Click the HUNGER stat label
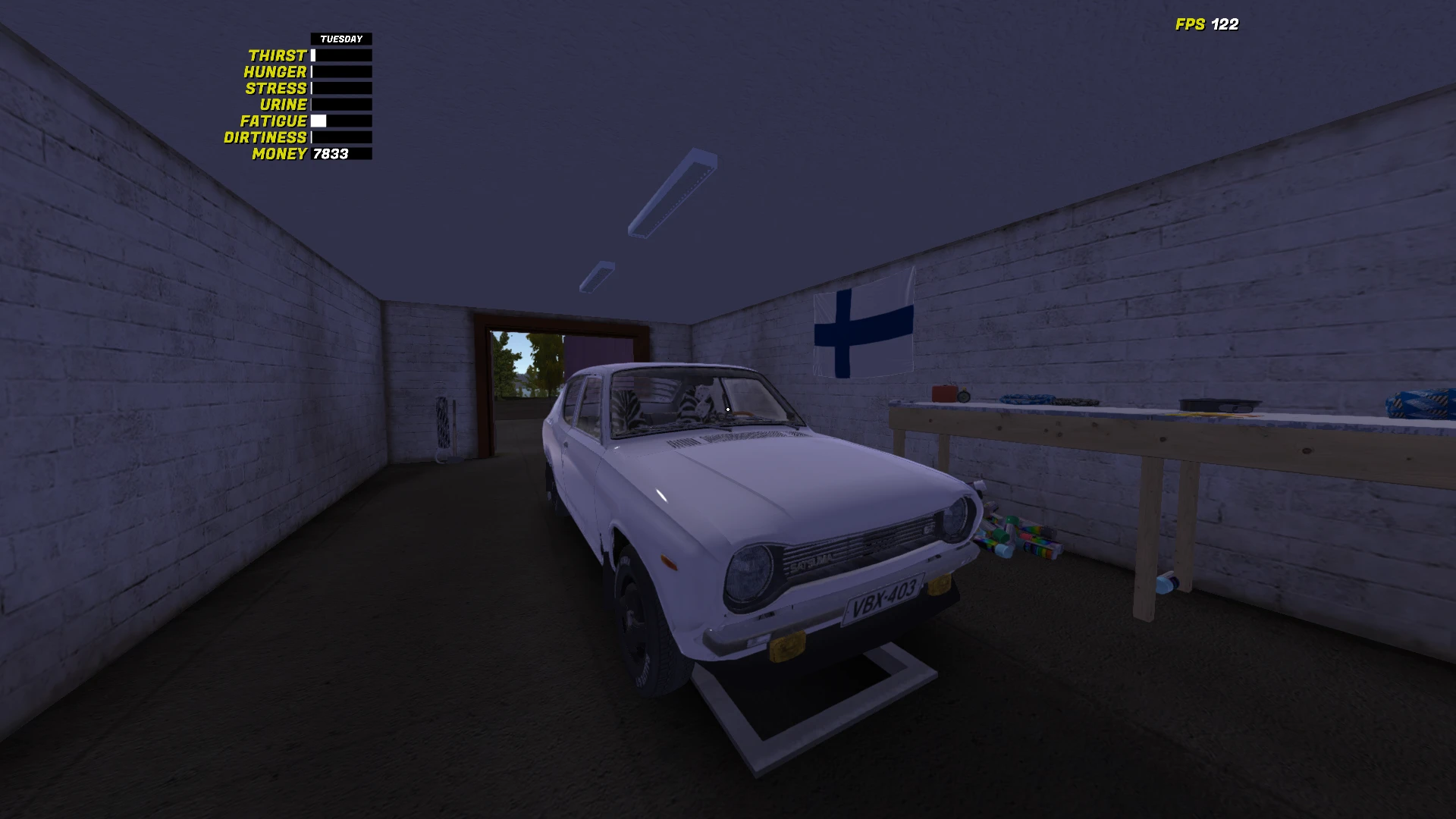 pyautogui.click(x=275, y=71)
